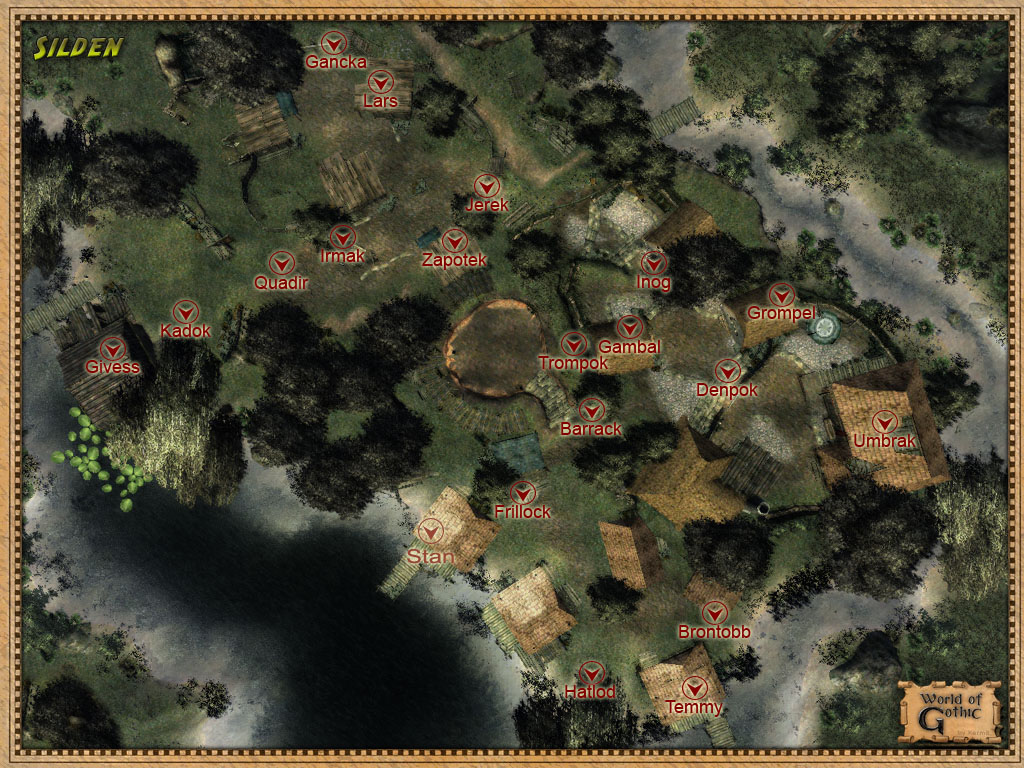Show the Kadok marker details
The image size is (1024, 768).
pos(186,311)
